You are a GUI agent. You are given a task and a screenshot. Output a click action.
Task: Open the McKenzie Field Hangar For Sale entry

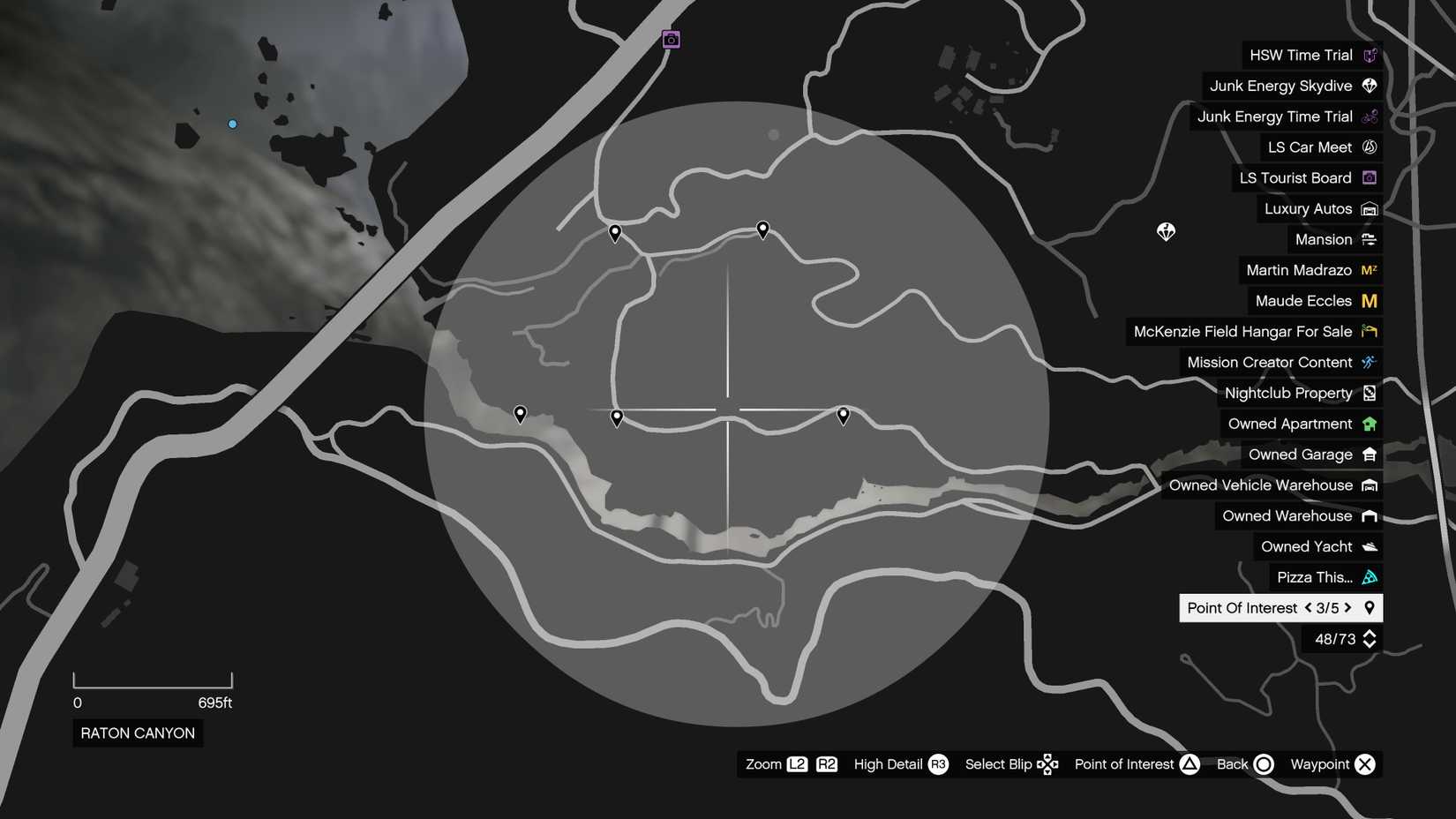coord(1369,331)
